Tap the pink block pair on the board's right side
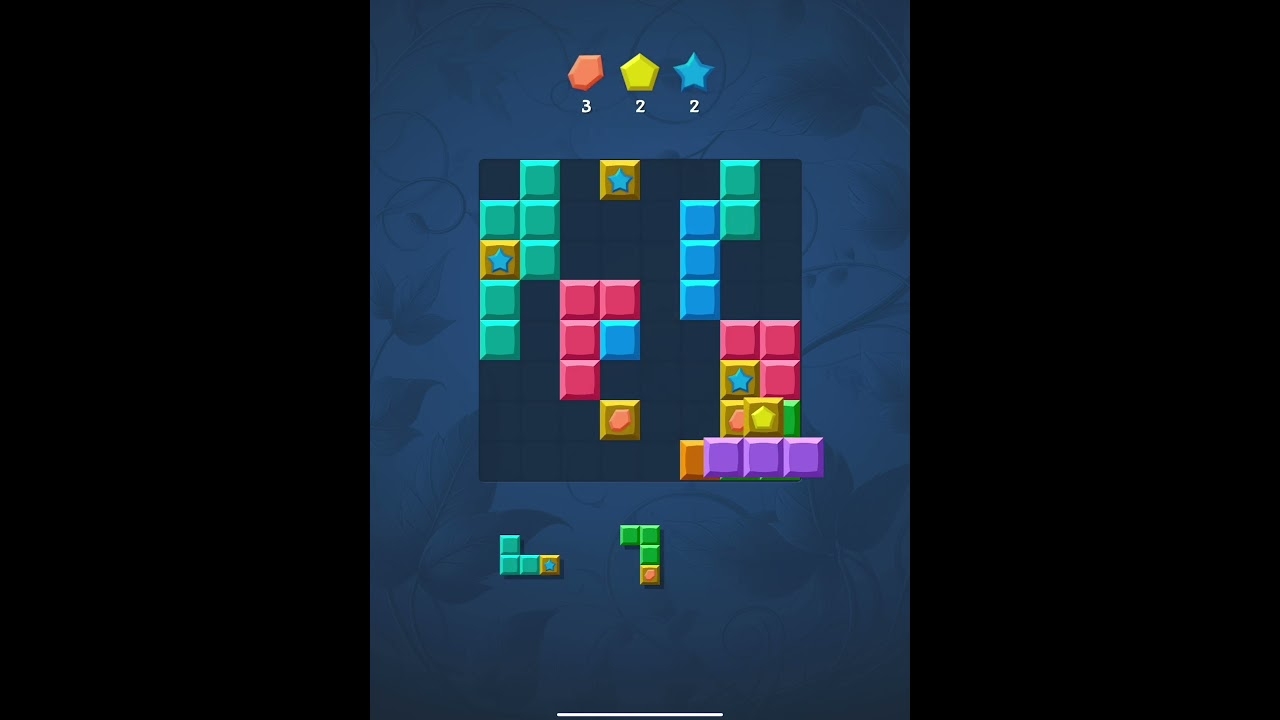Screen dimensions: 1280x720 760,339
